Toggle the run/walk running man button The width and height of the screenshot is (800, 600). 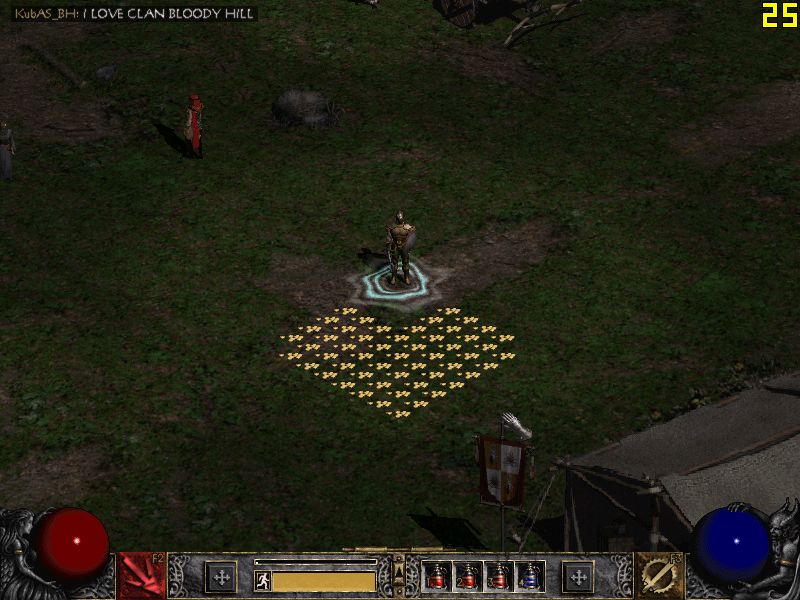click(263, 581)
